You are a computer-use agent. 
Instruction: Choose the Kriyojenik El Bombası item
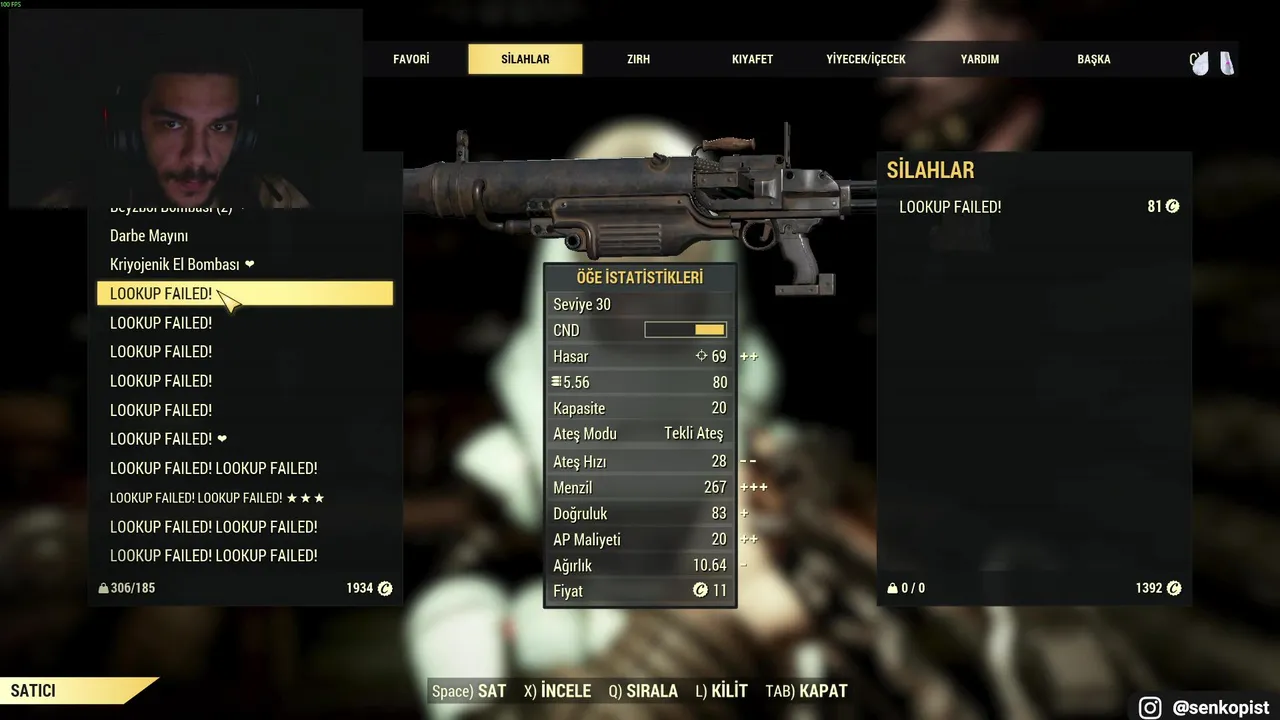175,265
